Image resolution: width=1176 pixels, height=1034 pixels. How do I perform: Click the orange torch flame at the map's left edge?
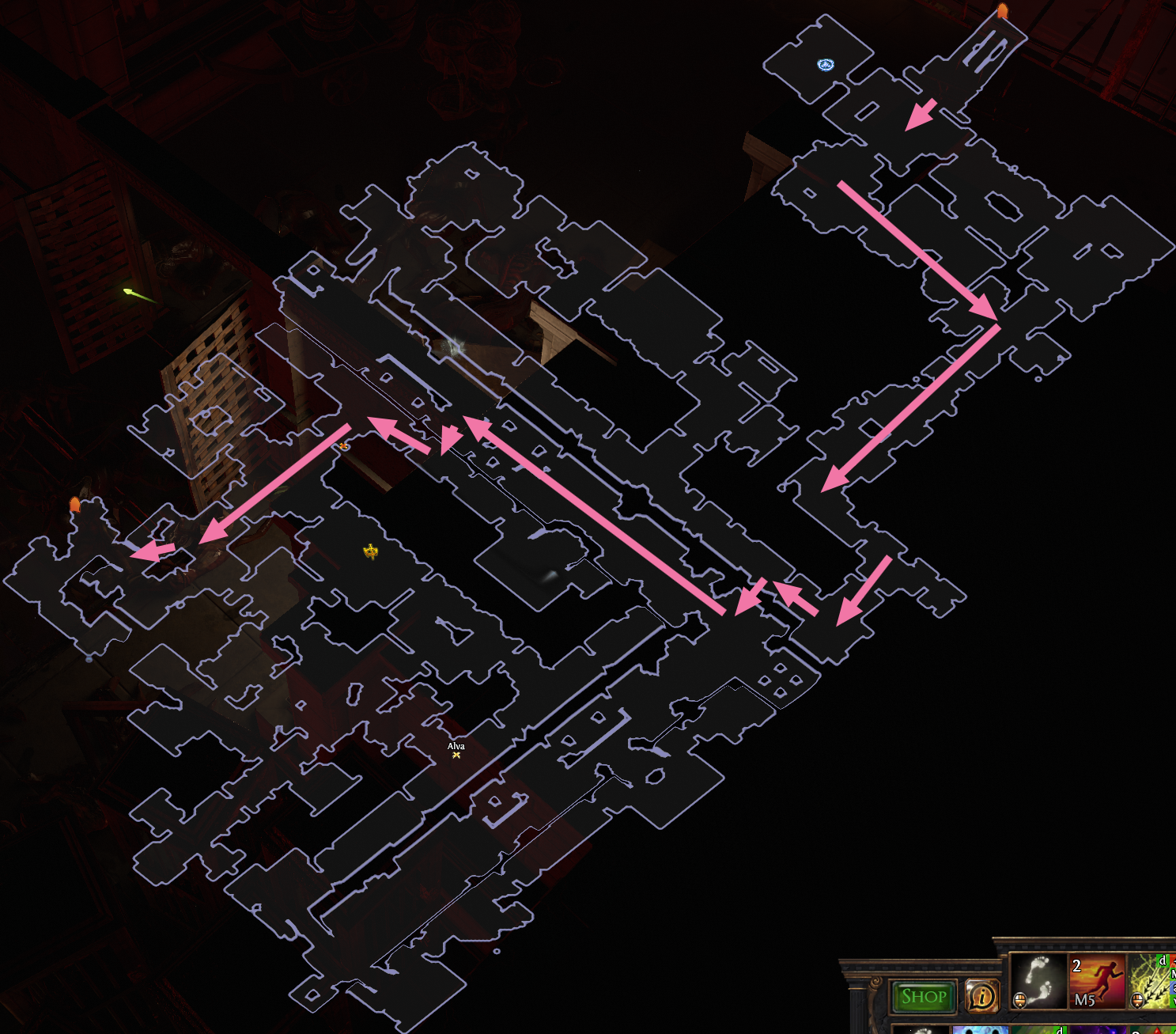[75, 502]
